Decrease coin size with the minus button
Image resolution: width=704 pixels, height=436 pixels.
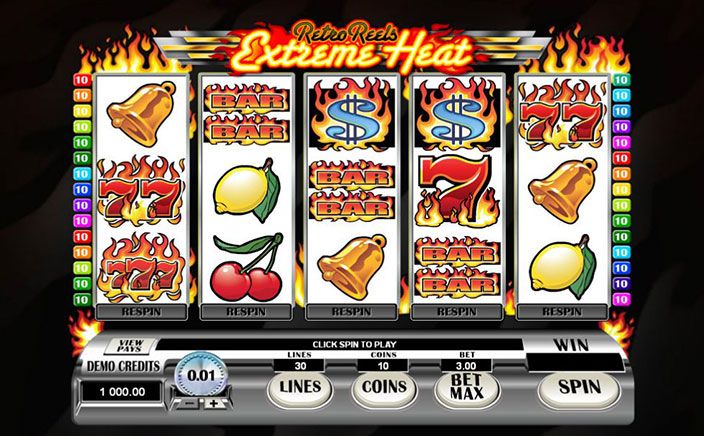click(x=186, y=404)
